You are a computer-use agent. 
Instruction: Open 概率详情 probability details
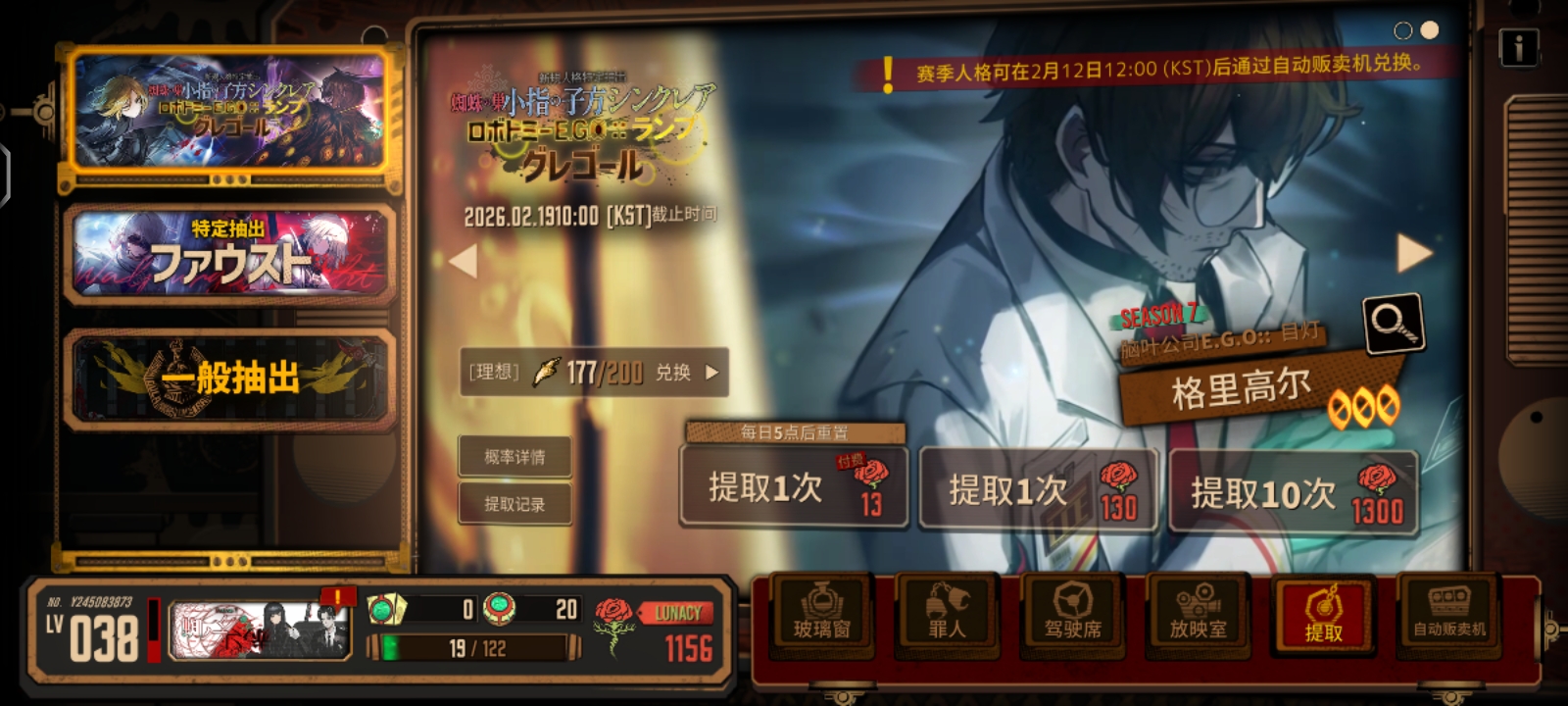pyautogui.click(x=514, y=457)
